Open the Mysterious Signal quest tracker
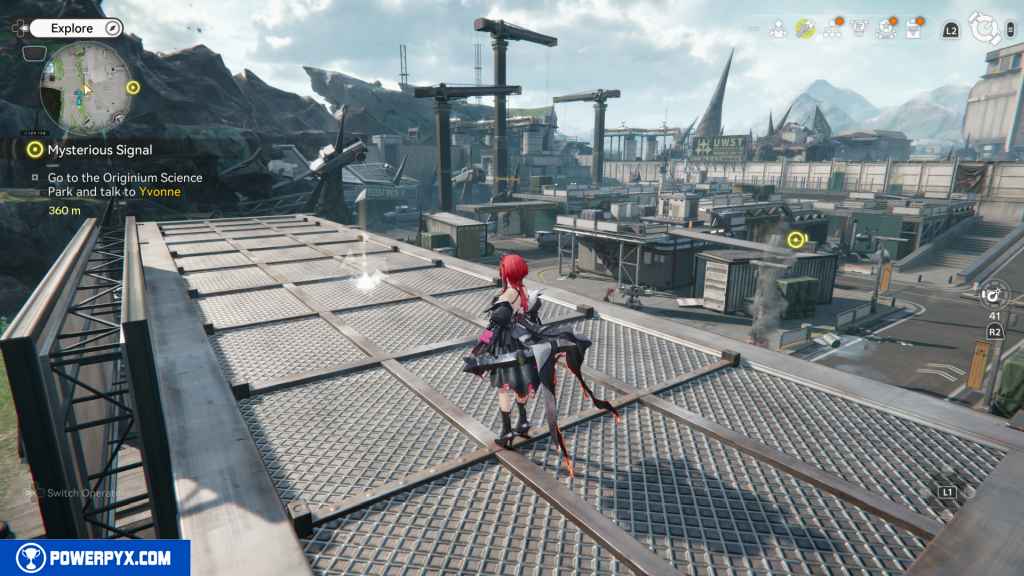This screenshot has width=1024, height=576. 99,150
